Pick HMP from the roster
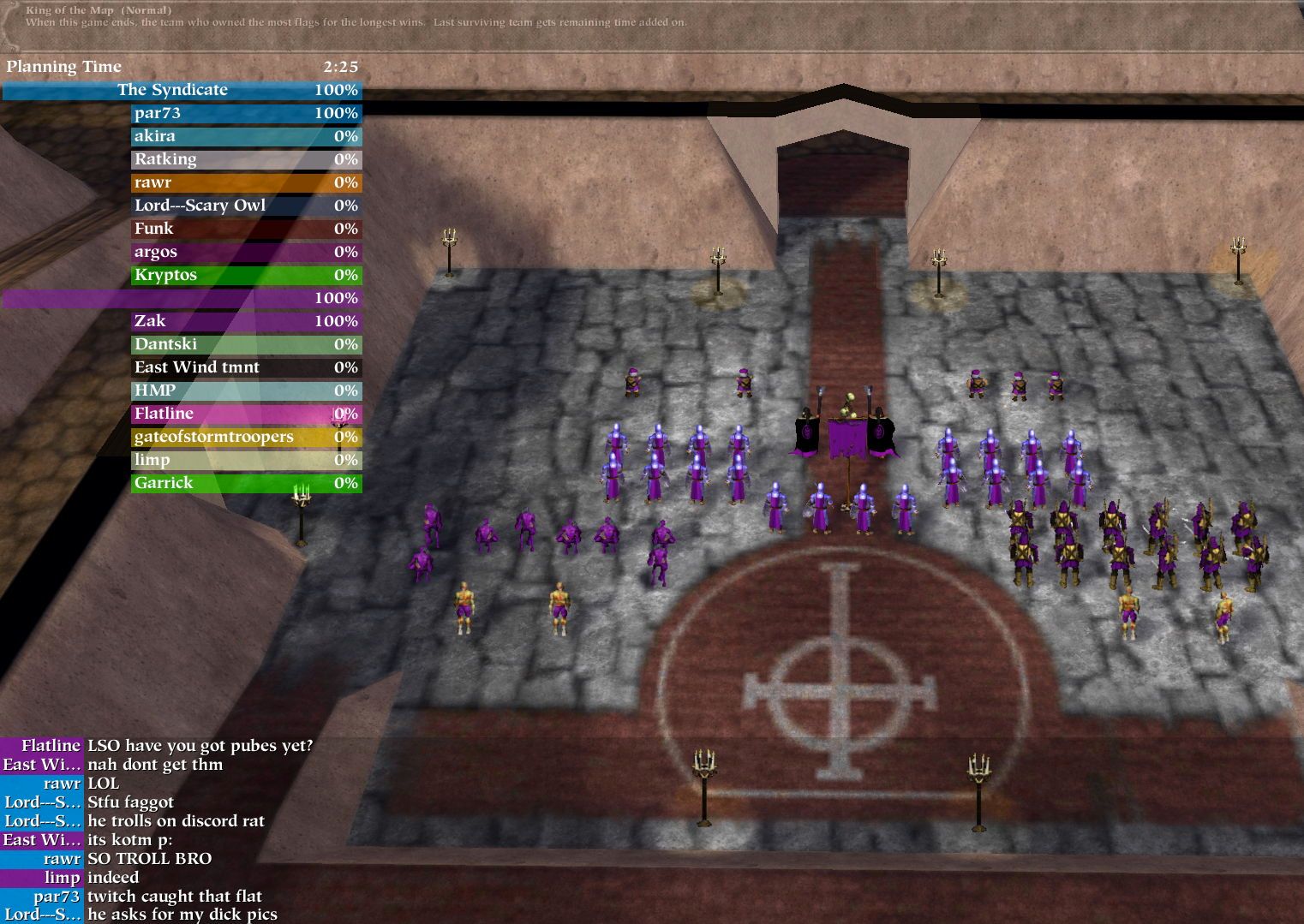Viewport: 1304px width, 924px height. pos(246,390)
